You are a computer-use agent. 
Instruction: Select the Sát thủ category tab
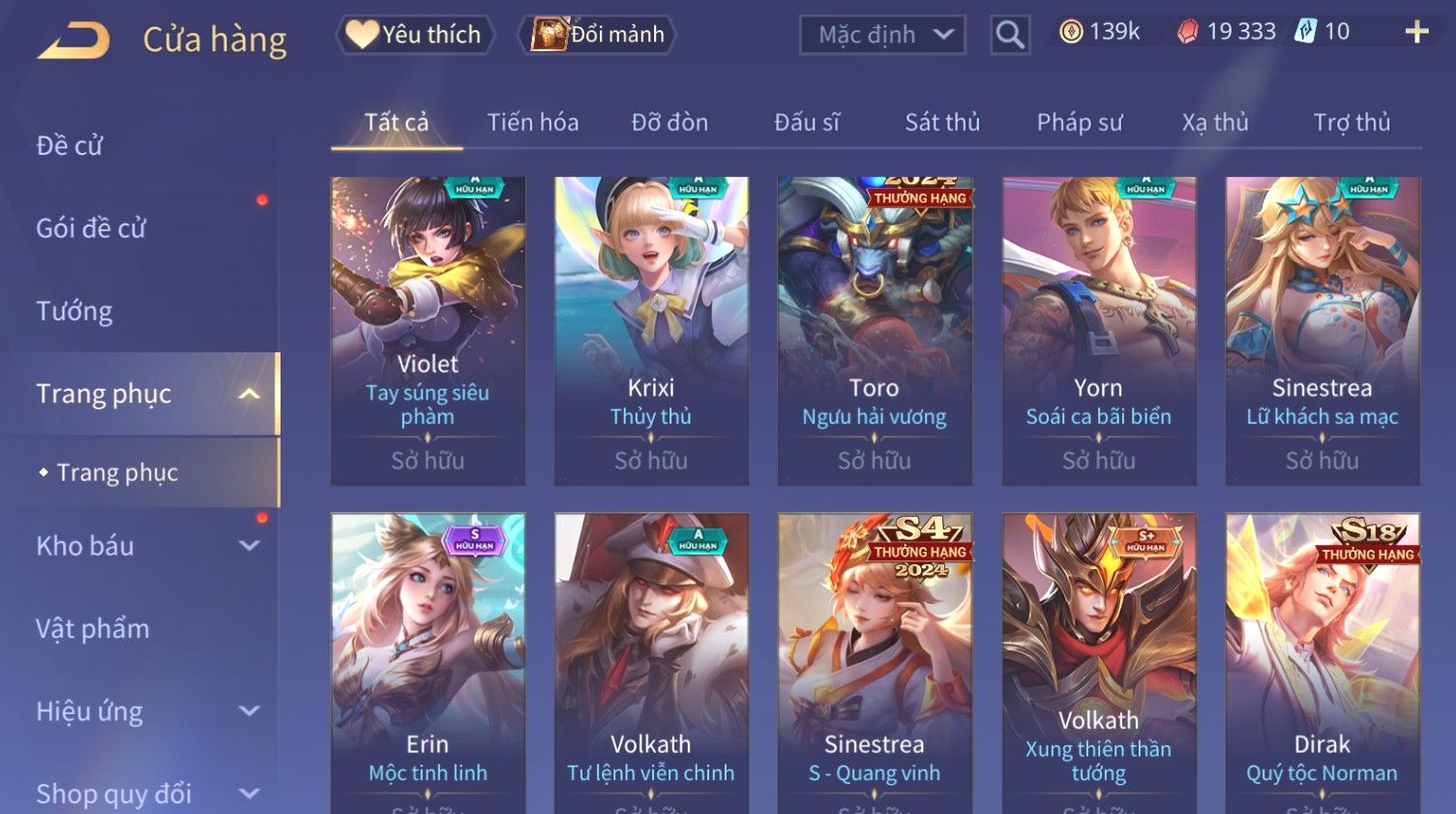(x=942, y=123)
